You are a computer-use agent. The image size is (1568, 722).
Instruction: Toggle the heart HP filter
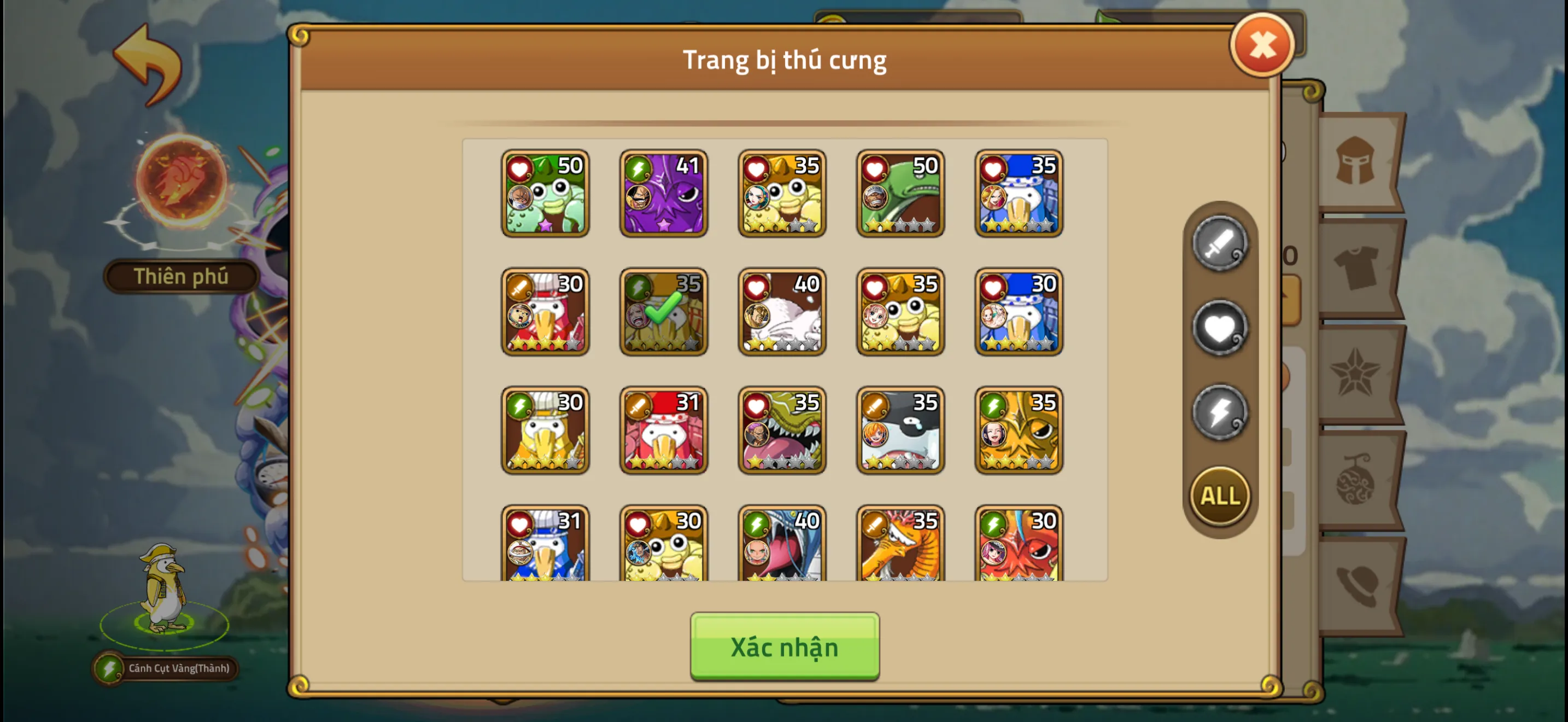[x=1219, y=328]
